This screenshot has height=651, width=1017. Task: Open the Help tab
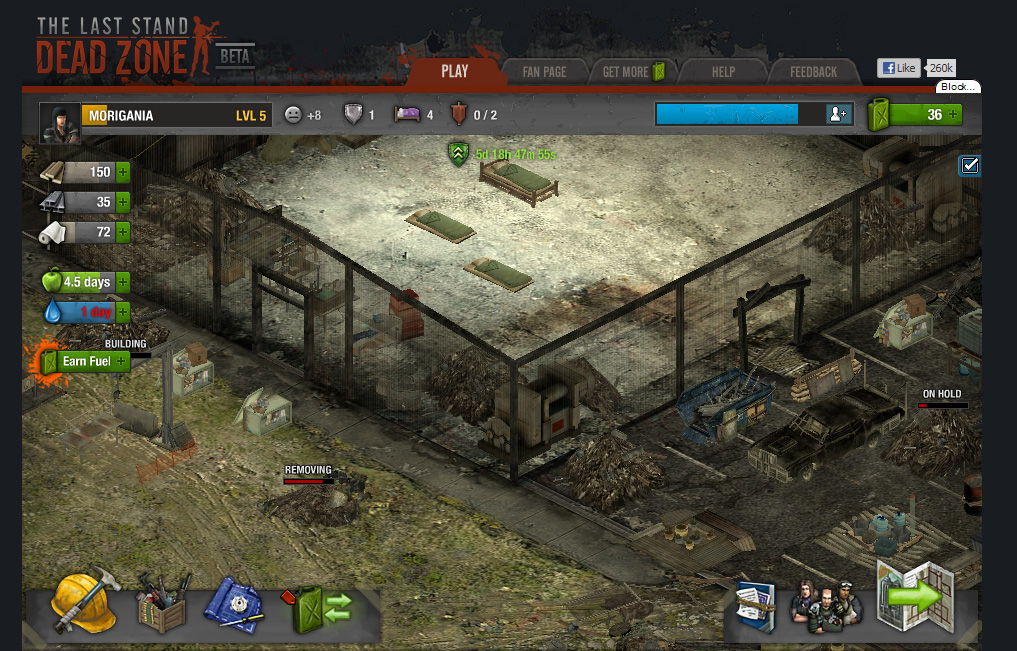click(723, 72)
